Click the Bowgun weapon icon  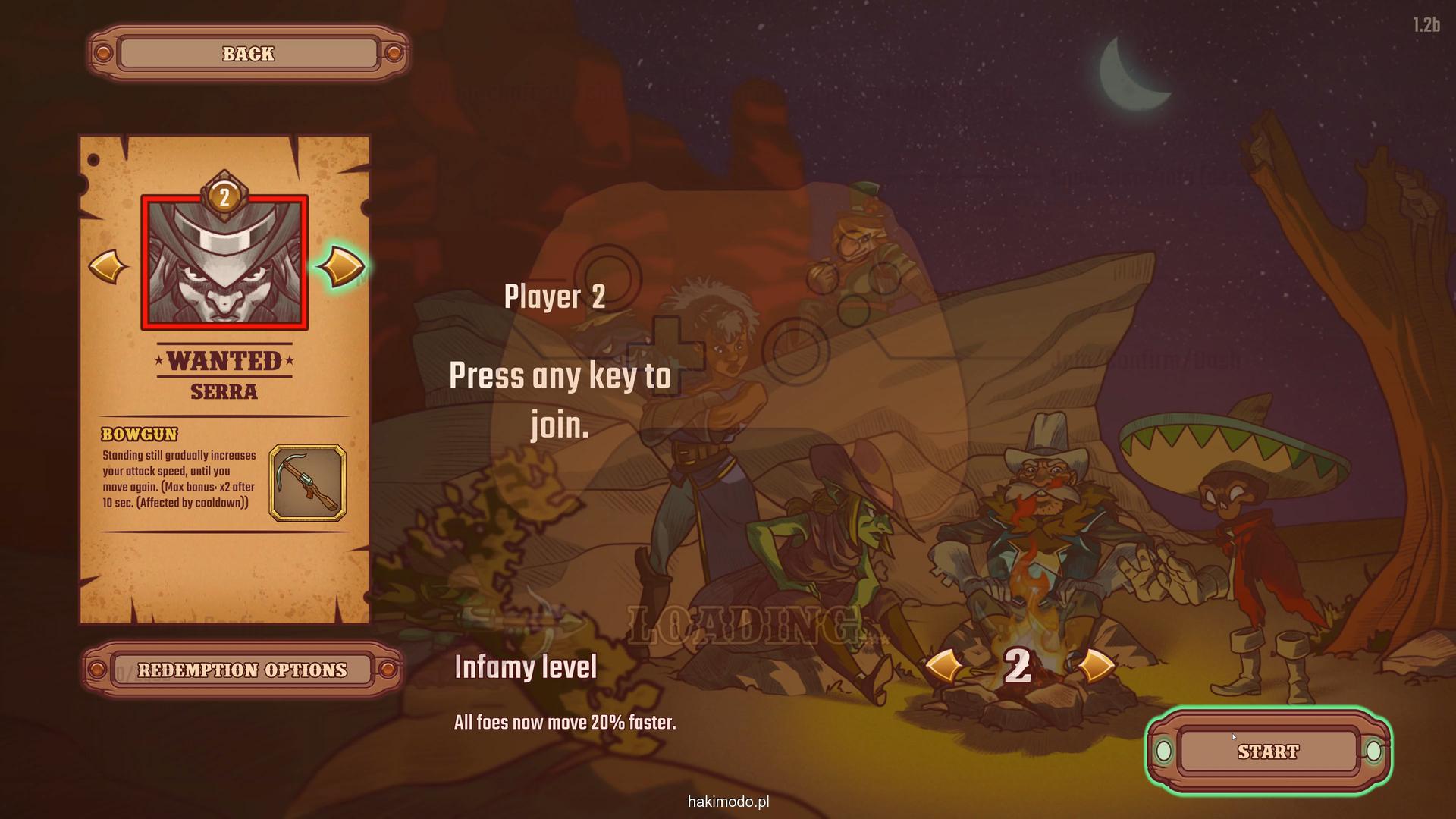coord(307,483)
